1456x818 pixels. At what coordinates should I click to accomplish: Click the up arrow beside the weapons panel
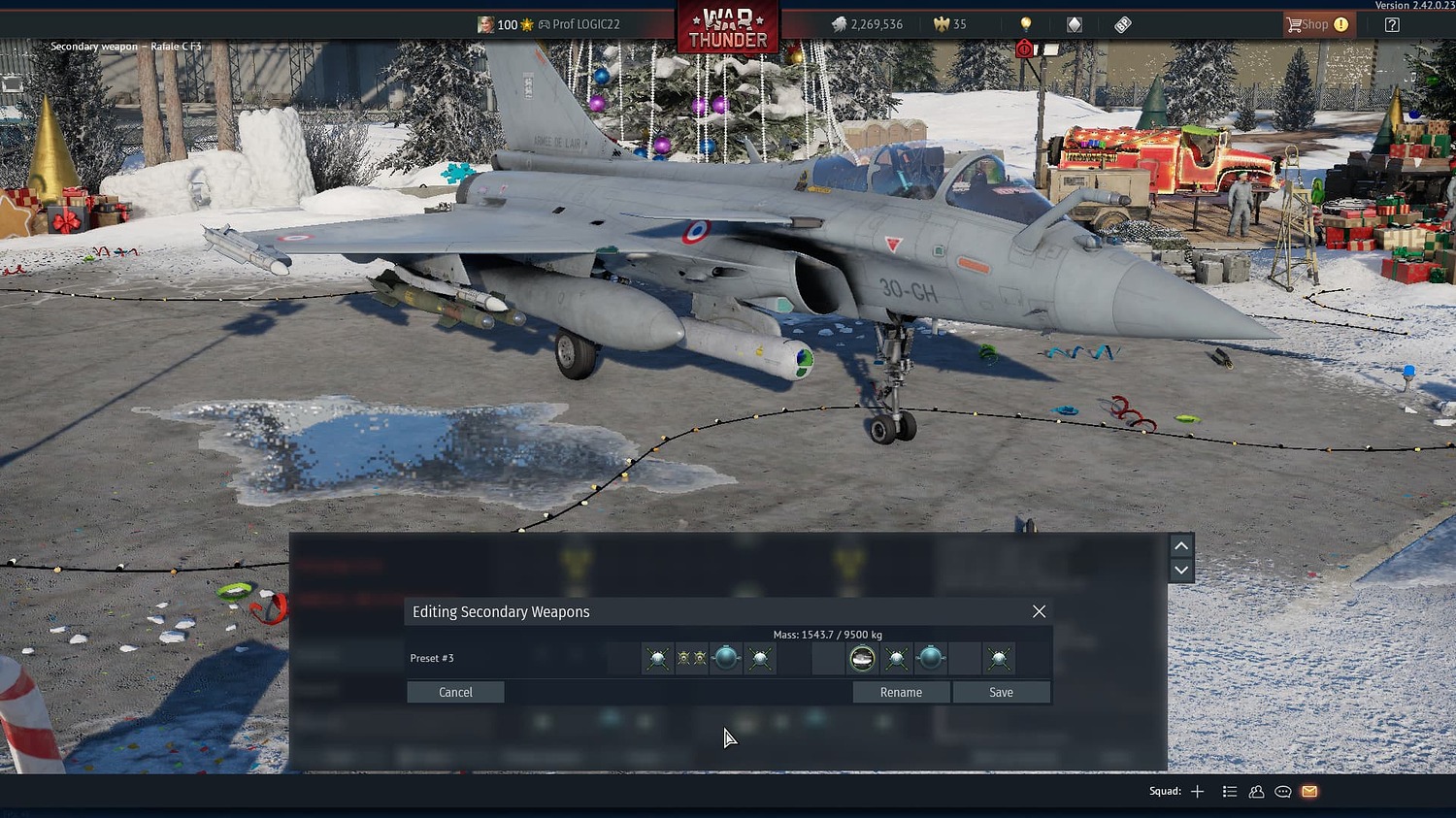[1181, 545]
